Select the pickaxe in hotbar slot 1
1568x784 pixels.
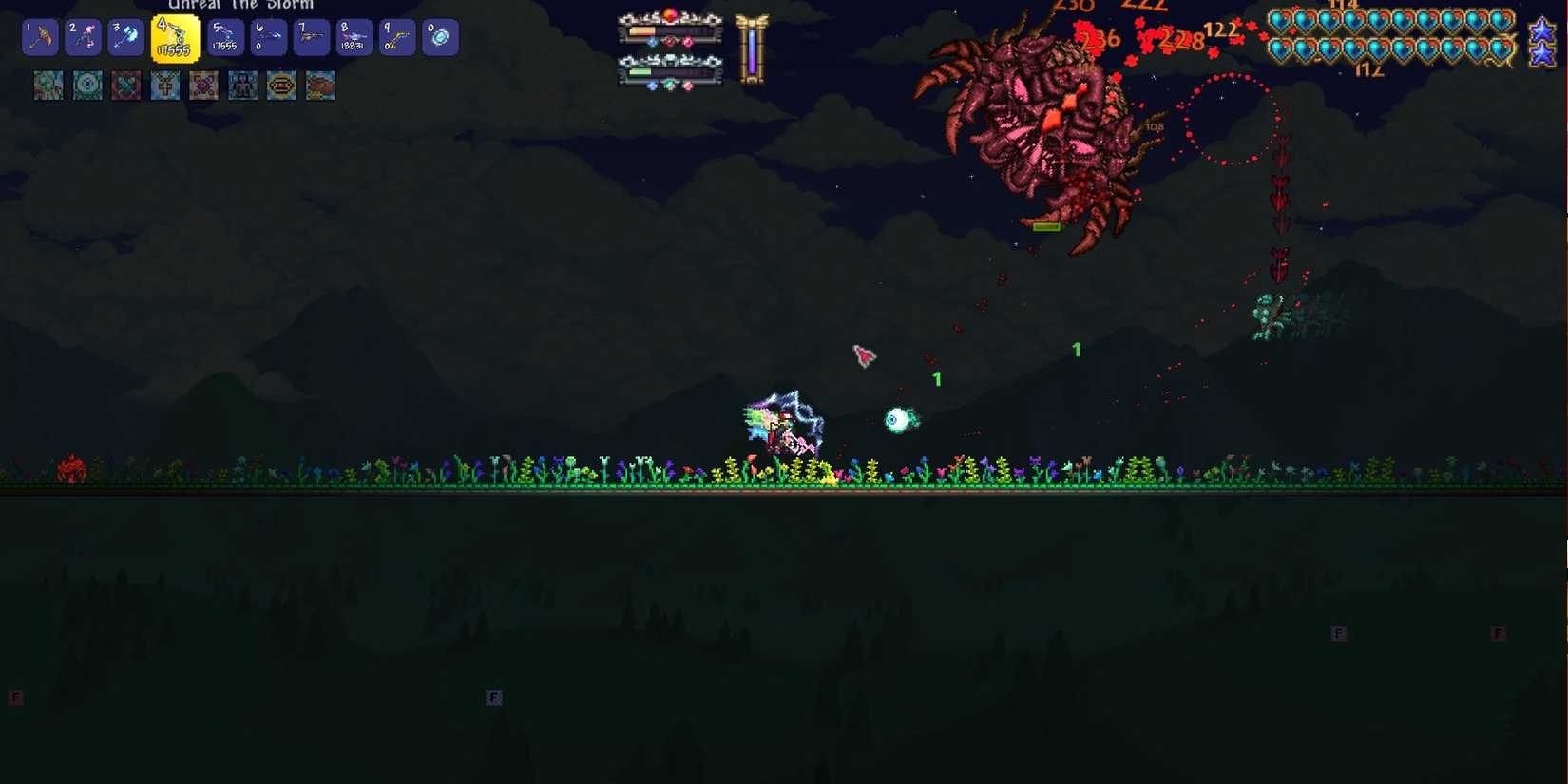[40, 36]
